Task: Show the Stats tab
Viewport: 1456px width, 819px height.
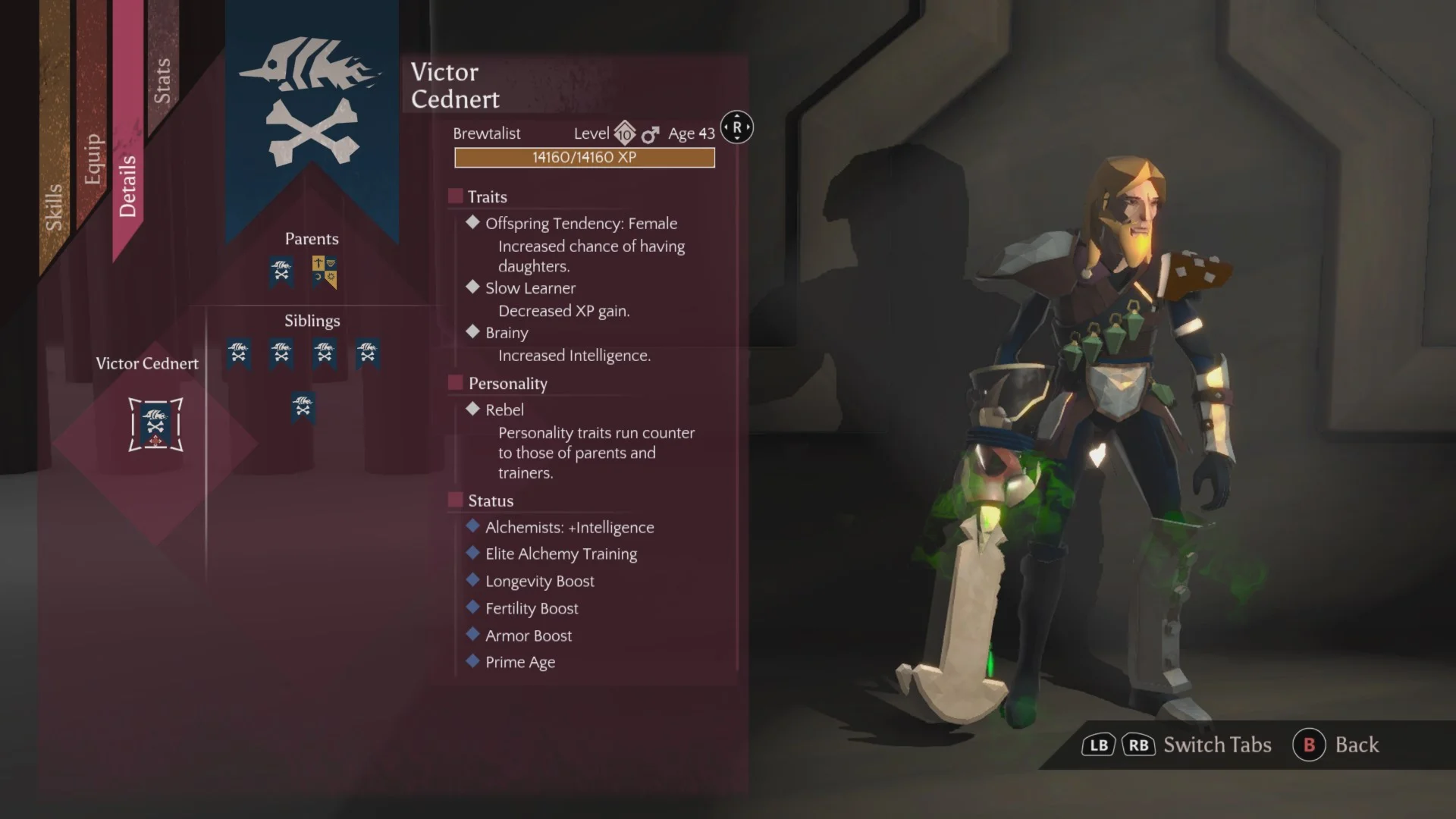Action: tap(162, 80)
